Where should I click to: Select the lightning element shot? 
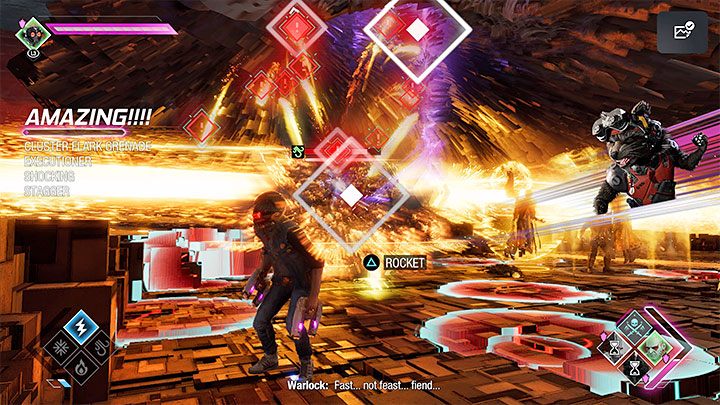81,327
